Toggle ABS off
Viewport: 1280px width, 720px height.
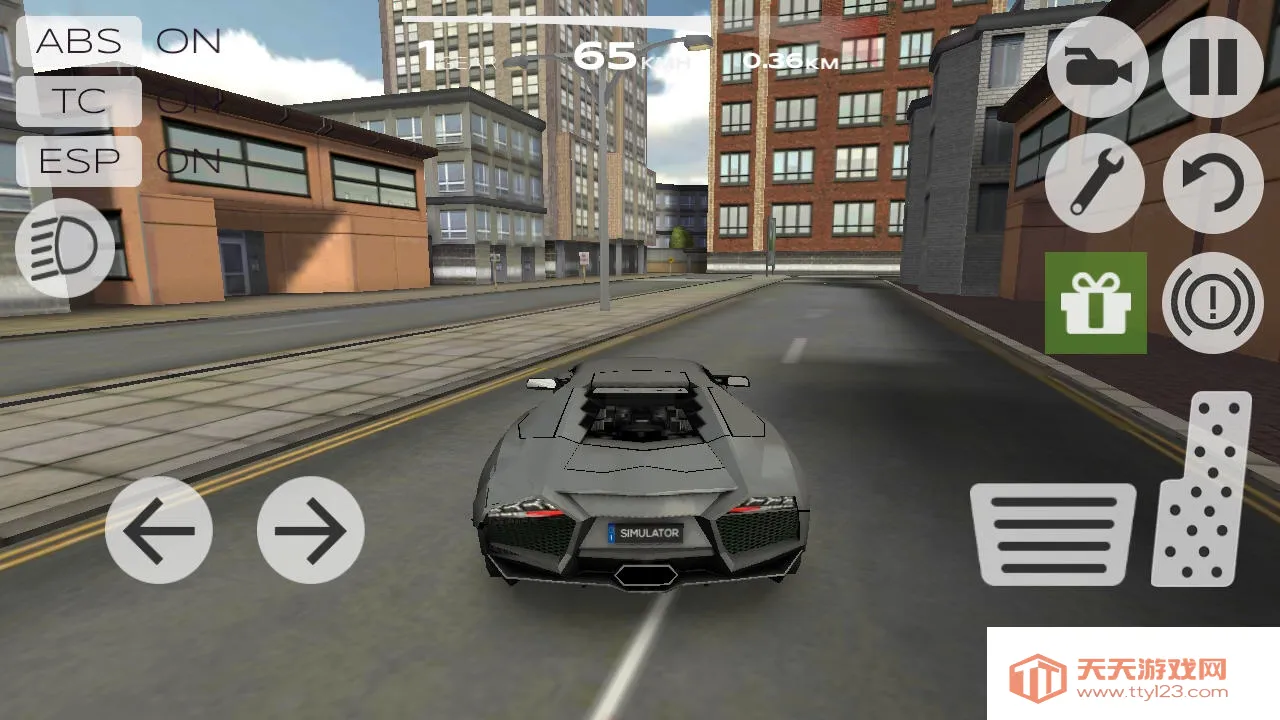click(78, 41)
